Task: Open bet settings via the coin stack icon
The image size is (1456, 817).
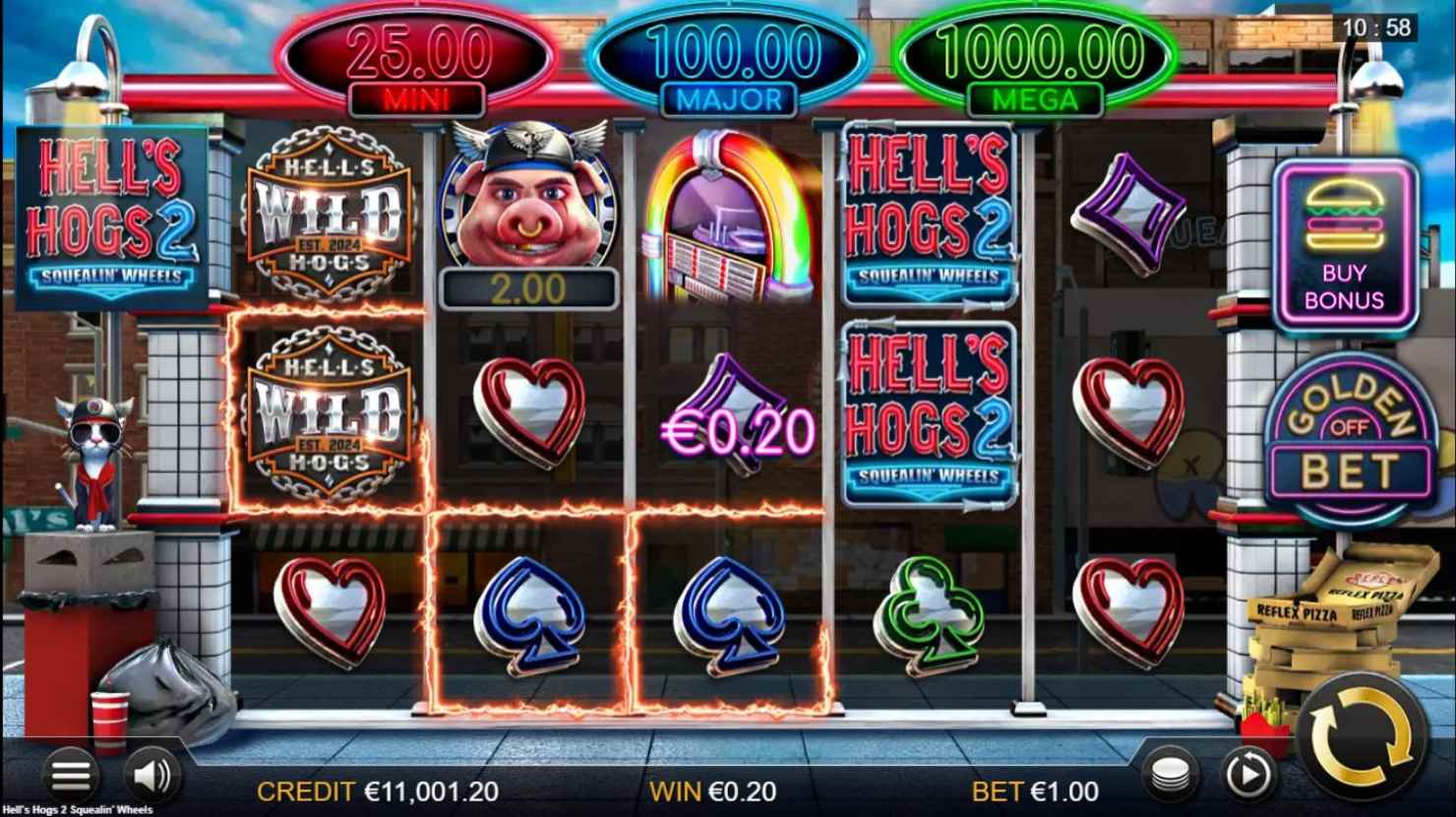Action: [x=1171, y=776]
